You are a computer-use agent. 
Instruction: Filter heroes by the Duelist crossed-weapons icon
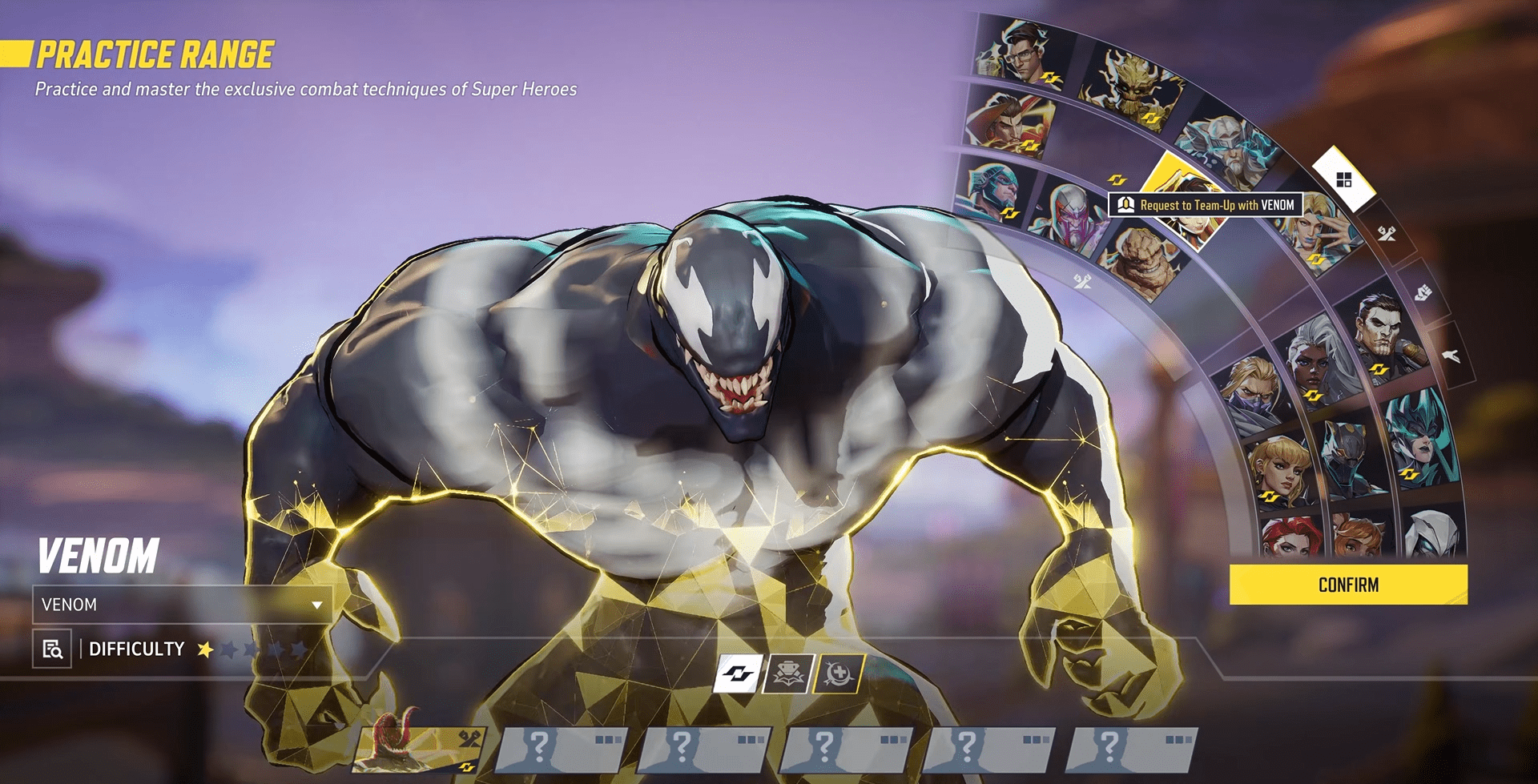(1387, 232)
